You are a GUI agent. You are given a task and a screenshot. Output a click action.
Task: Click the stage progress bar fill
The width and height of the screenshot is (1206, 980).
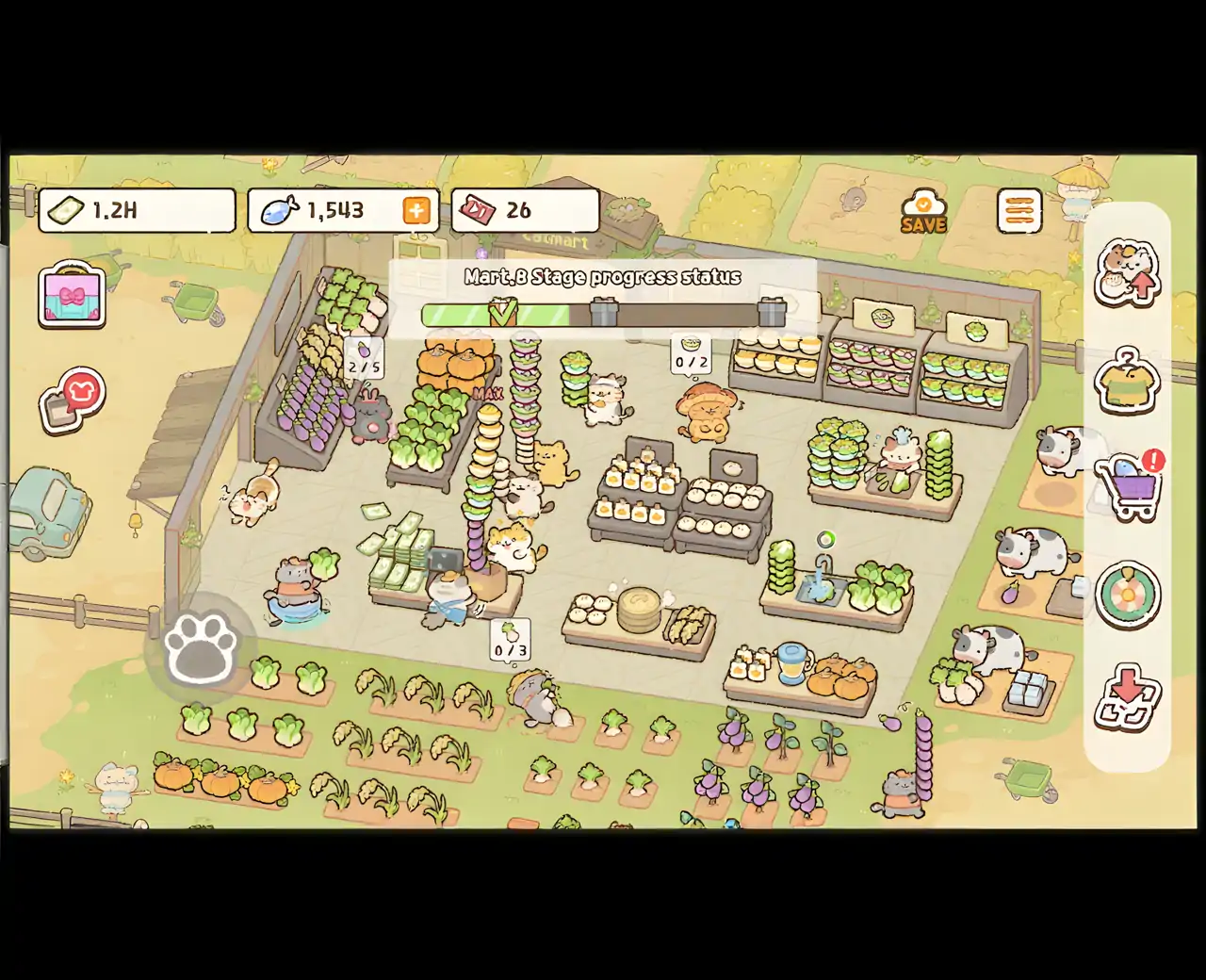click(462, 314)
